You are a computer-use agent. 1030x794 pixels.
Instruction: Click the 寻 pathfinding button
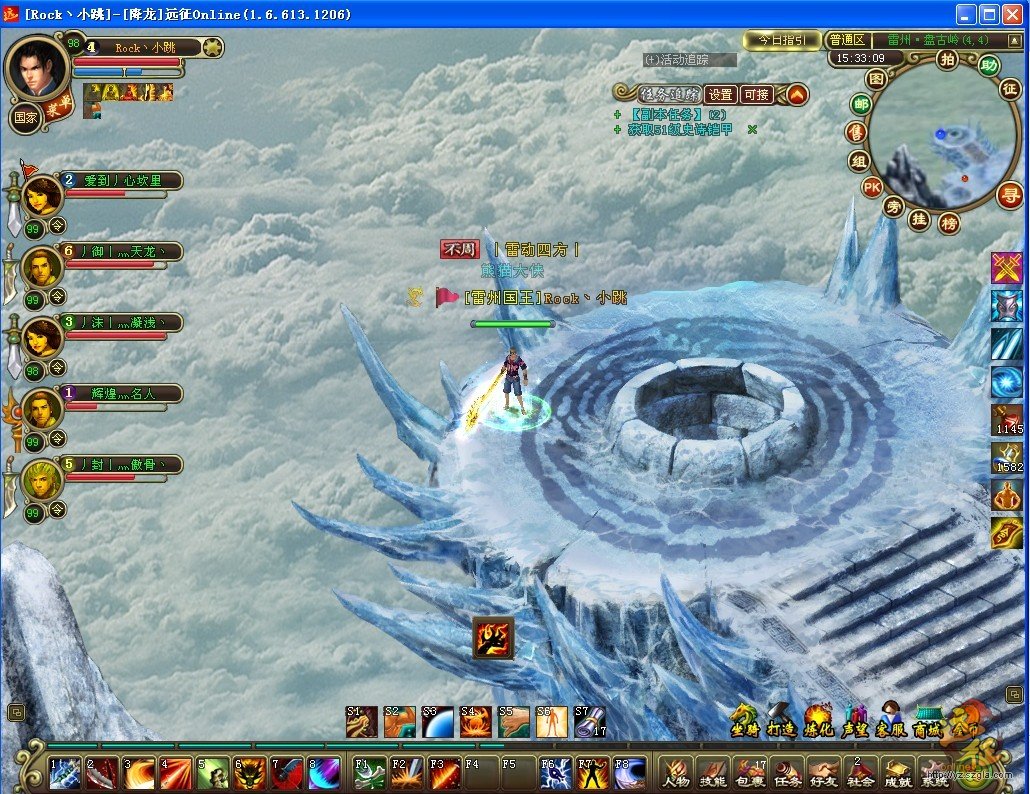(1008, 195)
